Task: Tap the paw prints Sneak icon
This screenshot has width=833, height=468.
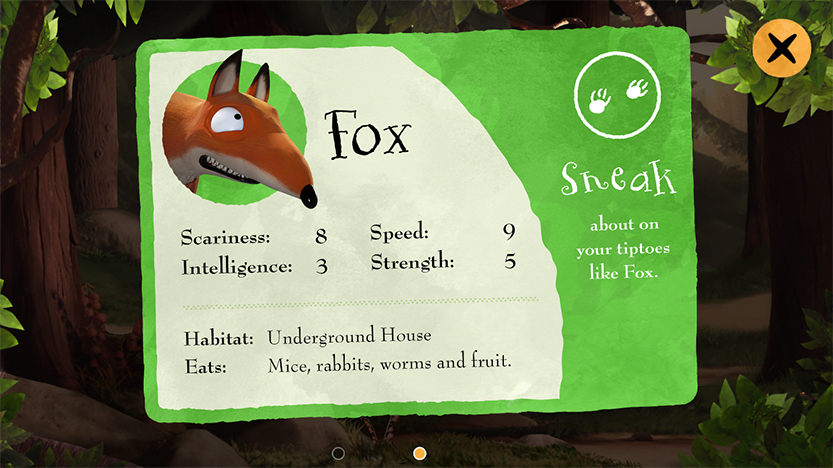Action: point(618,95)
